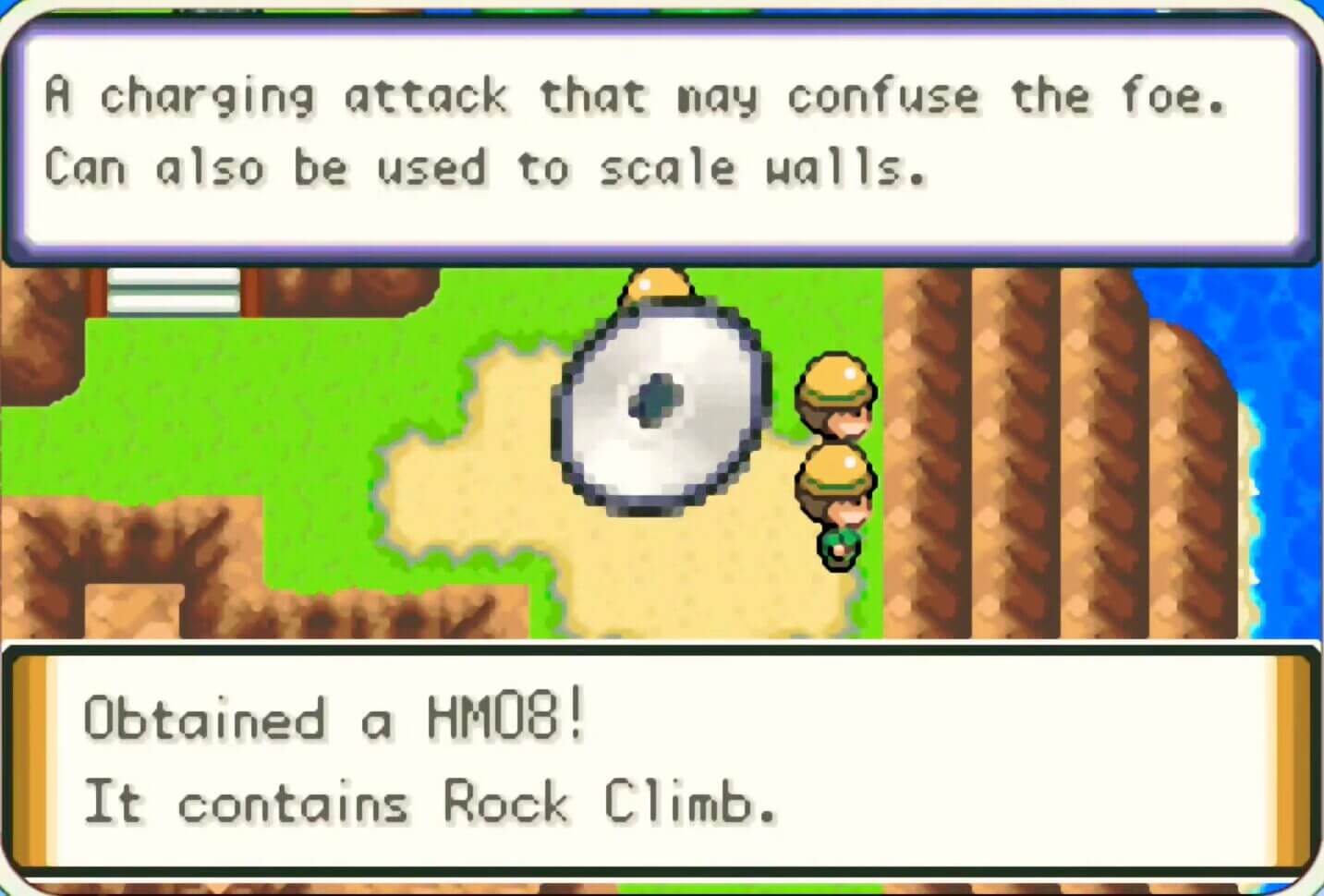Select the lower Hiker's green backpack

click(x=839, y=547)
